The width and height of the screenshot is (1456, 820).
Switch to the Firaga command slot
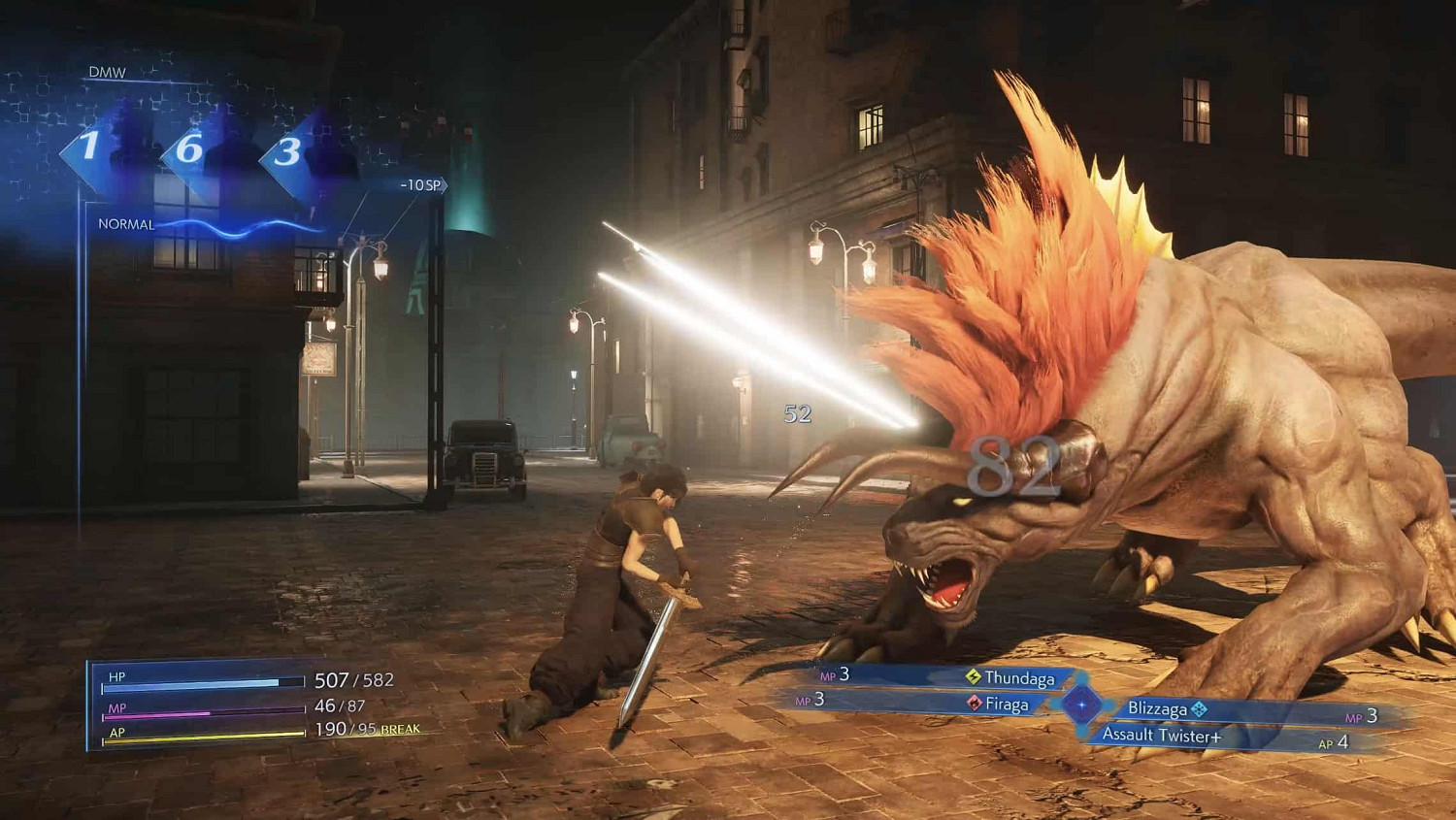1009,705
